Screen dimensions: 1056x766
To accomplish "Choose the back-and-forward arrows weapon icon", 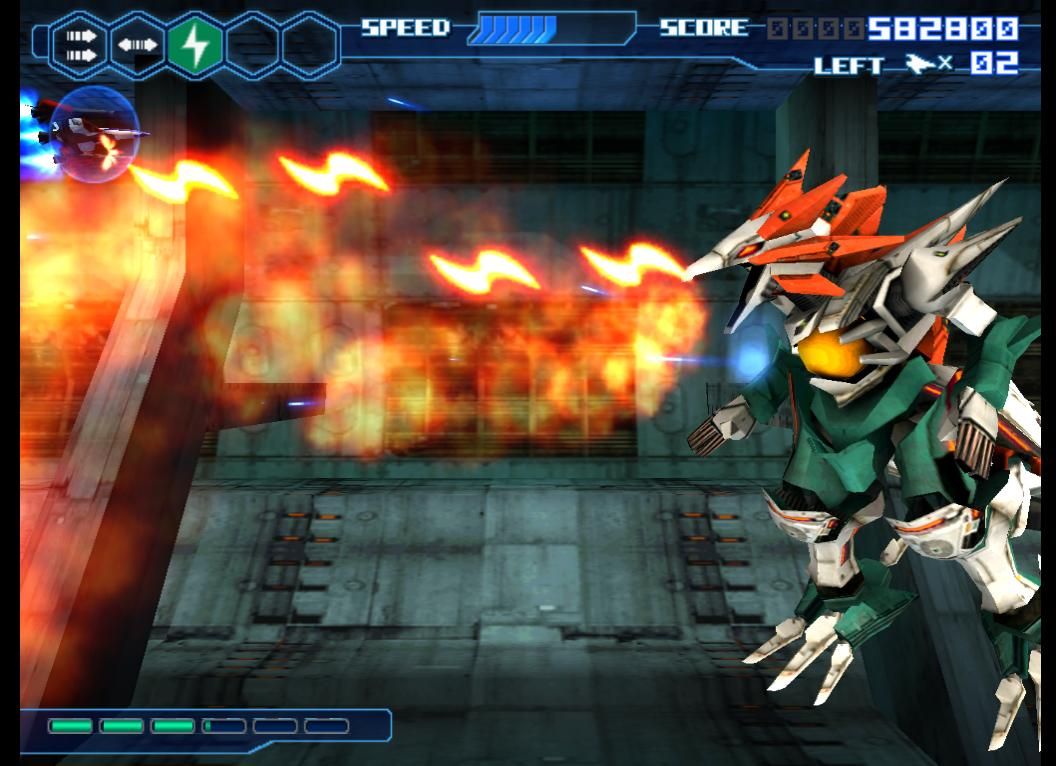I will point(137,45).
